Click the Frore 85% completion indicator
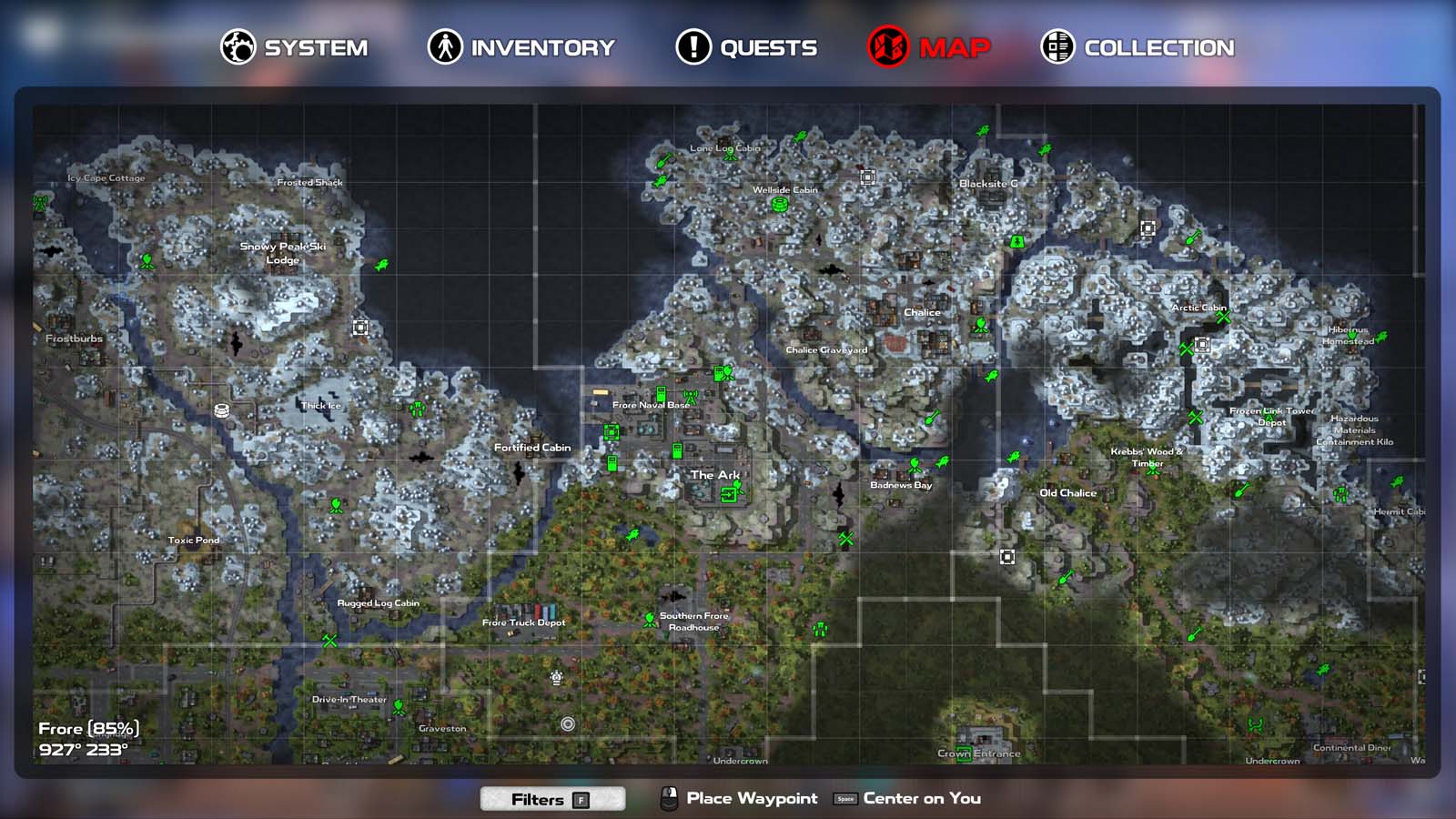The image size is (1456, 819). [89, 728]
